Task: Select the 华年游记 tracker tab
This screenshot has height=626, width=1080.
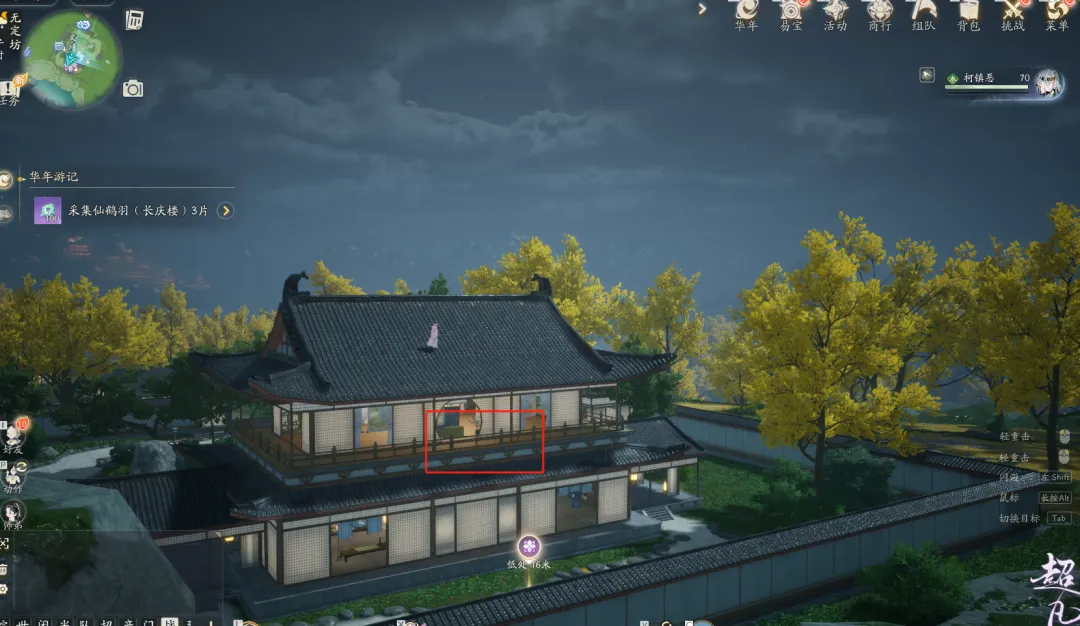Action: (7, 179)
